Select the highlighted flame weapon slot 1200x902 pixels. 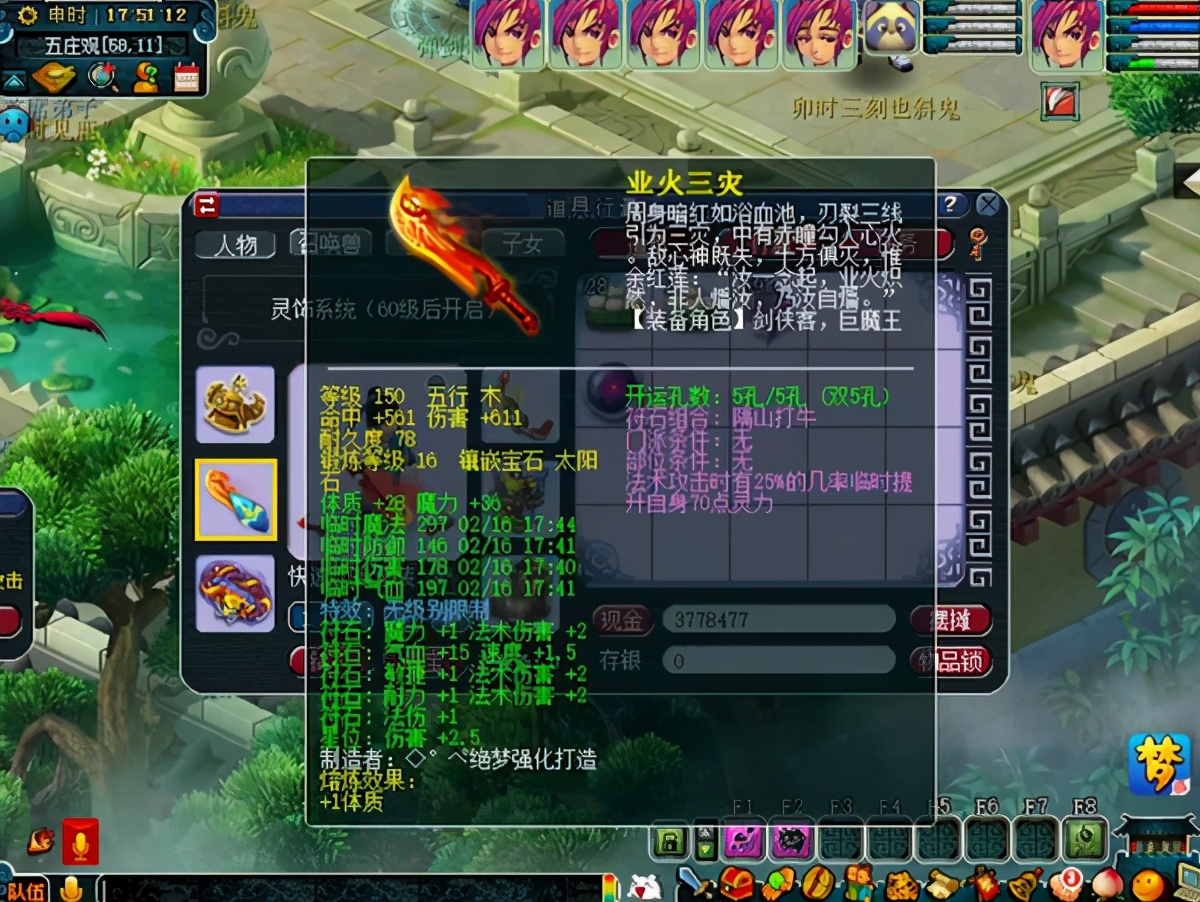point(235,499)
